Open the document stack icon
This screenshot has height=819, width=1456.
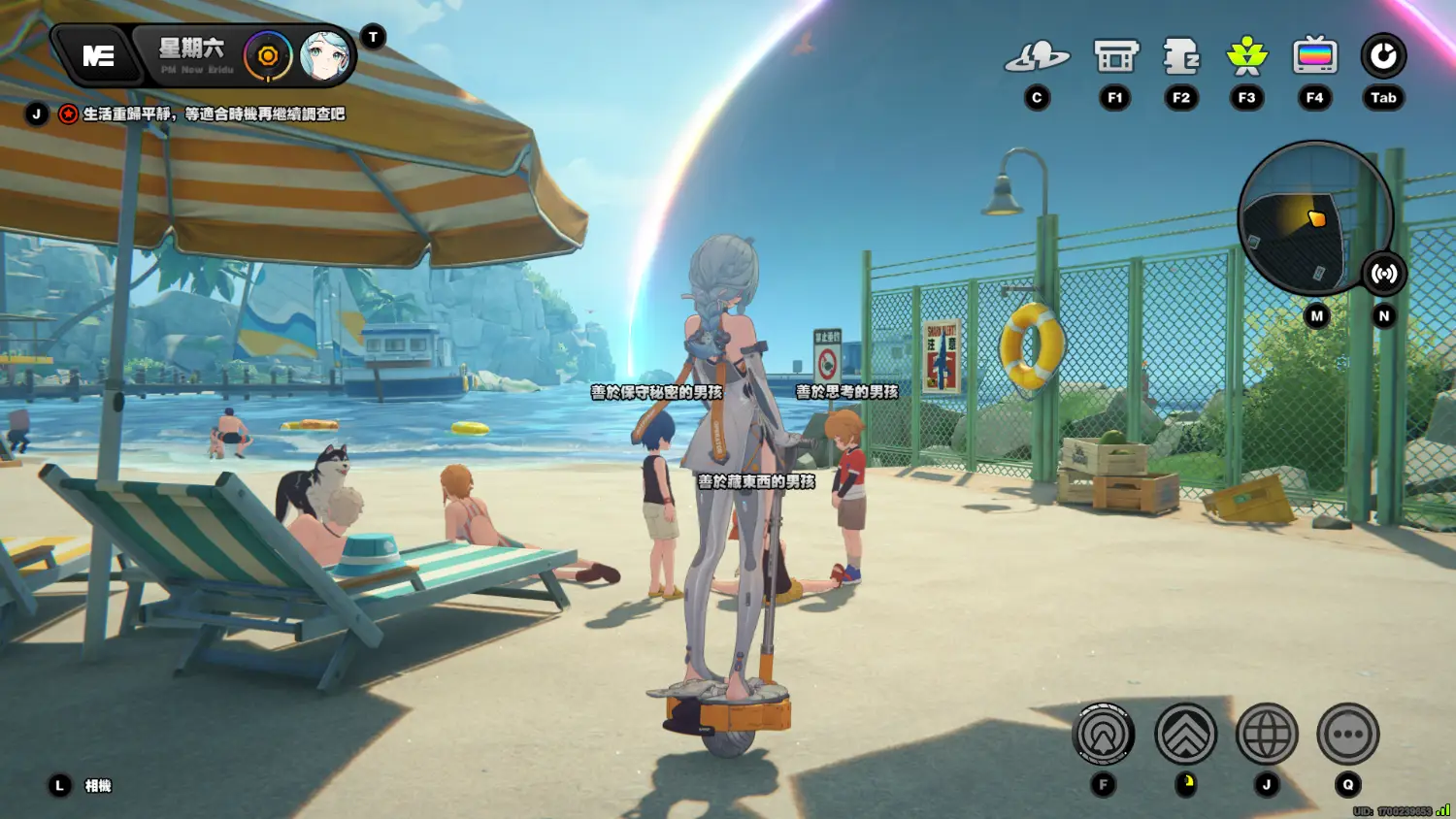[1181, 57]
